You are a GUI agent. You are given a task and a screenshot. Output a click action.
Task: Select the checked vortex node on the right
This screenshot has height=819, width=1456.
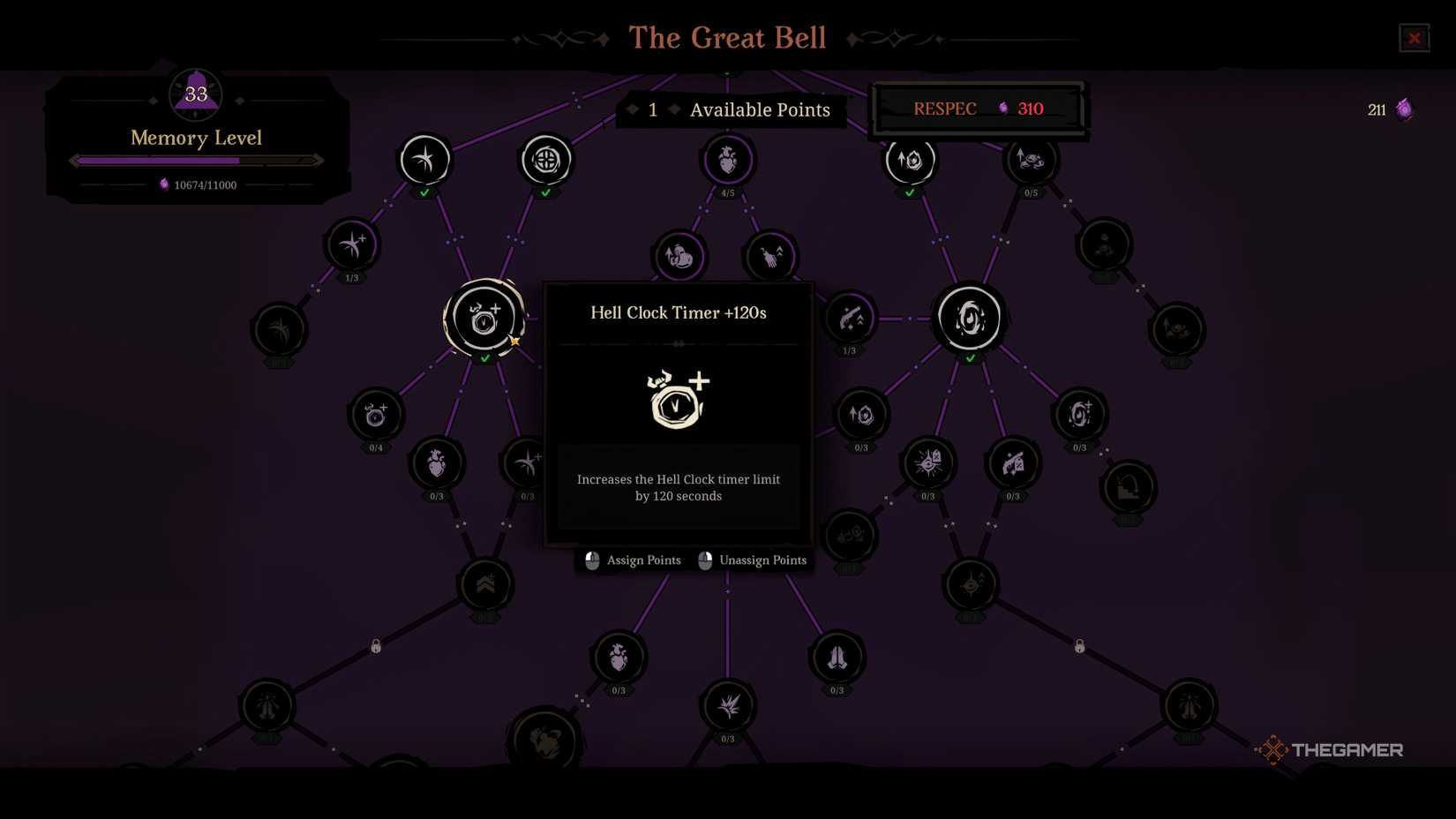pos(968,319)
